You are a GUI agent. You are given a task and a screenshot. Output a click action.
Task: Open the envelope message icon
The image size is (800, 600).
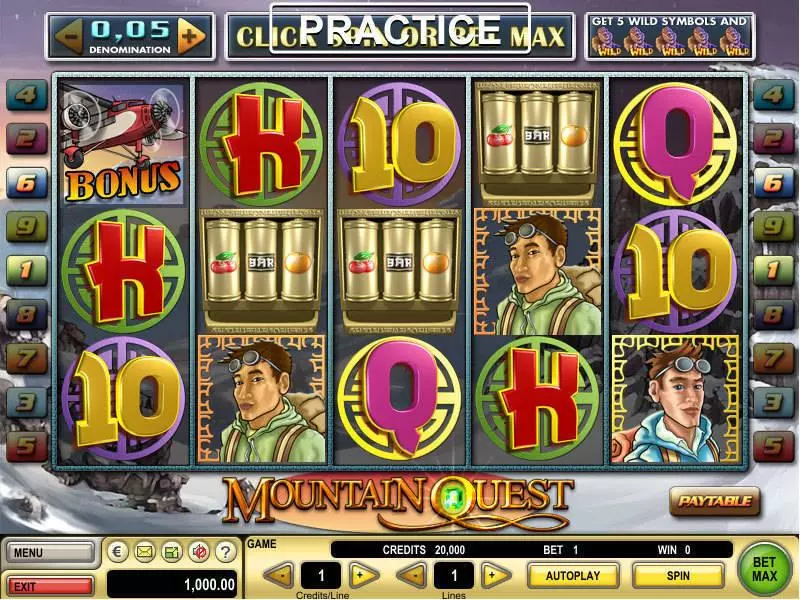(x=144, y=551)
